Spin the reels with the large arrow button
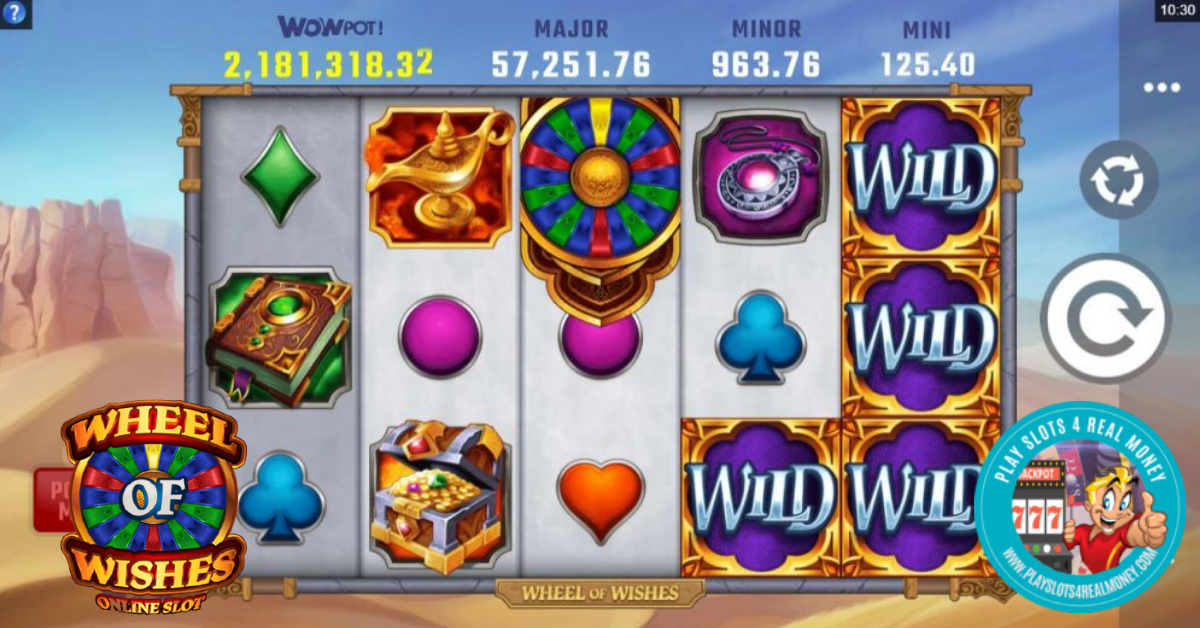 1105,320
